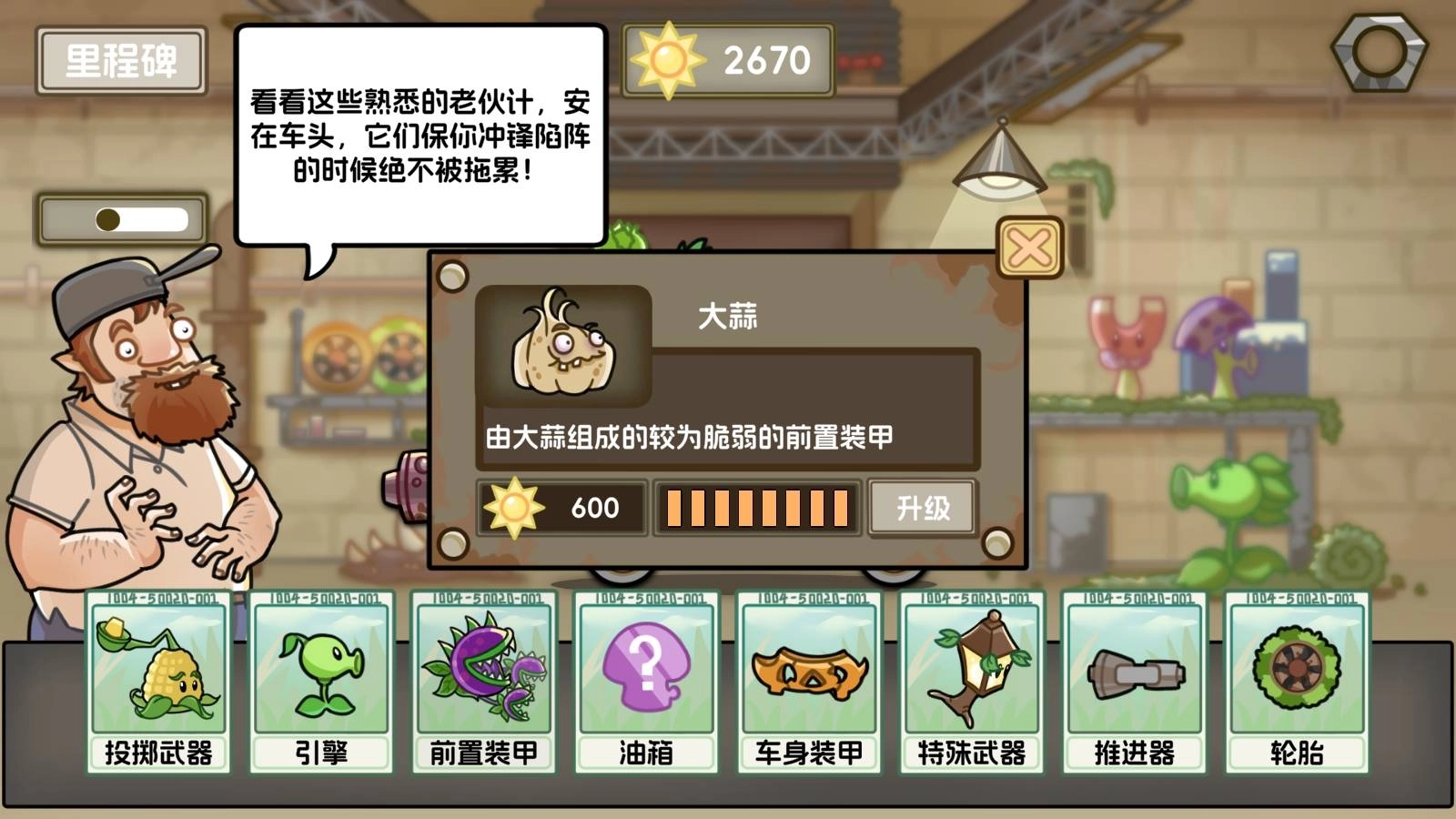Open settings via the nut icon
This screenshot has width=1456, height=819.
1380,50
